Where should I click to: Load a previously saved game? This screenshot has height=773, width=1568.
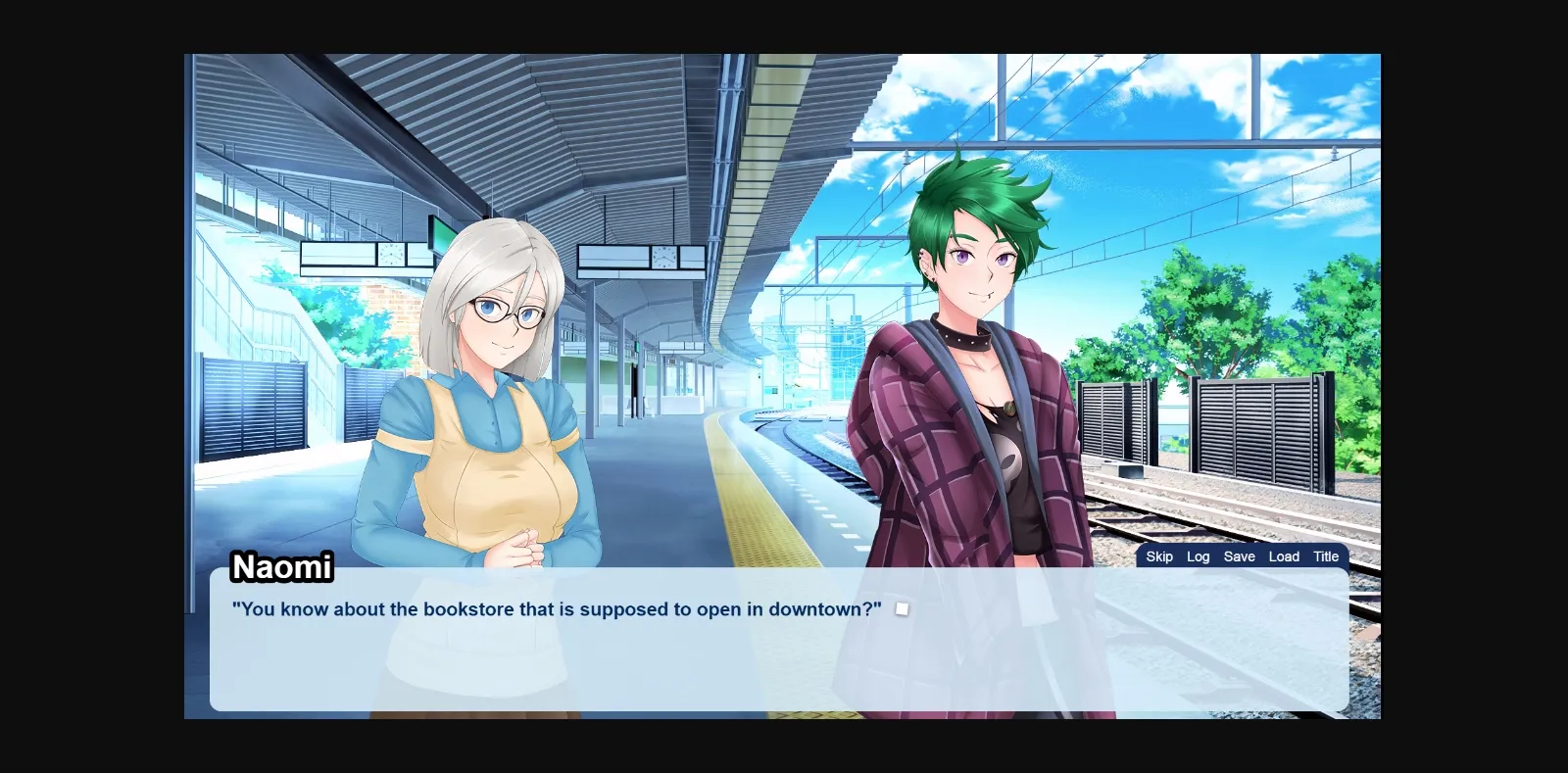click(1284, 556)
